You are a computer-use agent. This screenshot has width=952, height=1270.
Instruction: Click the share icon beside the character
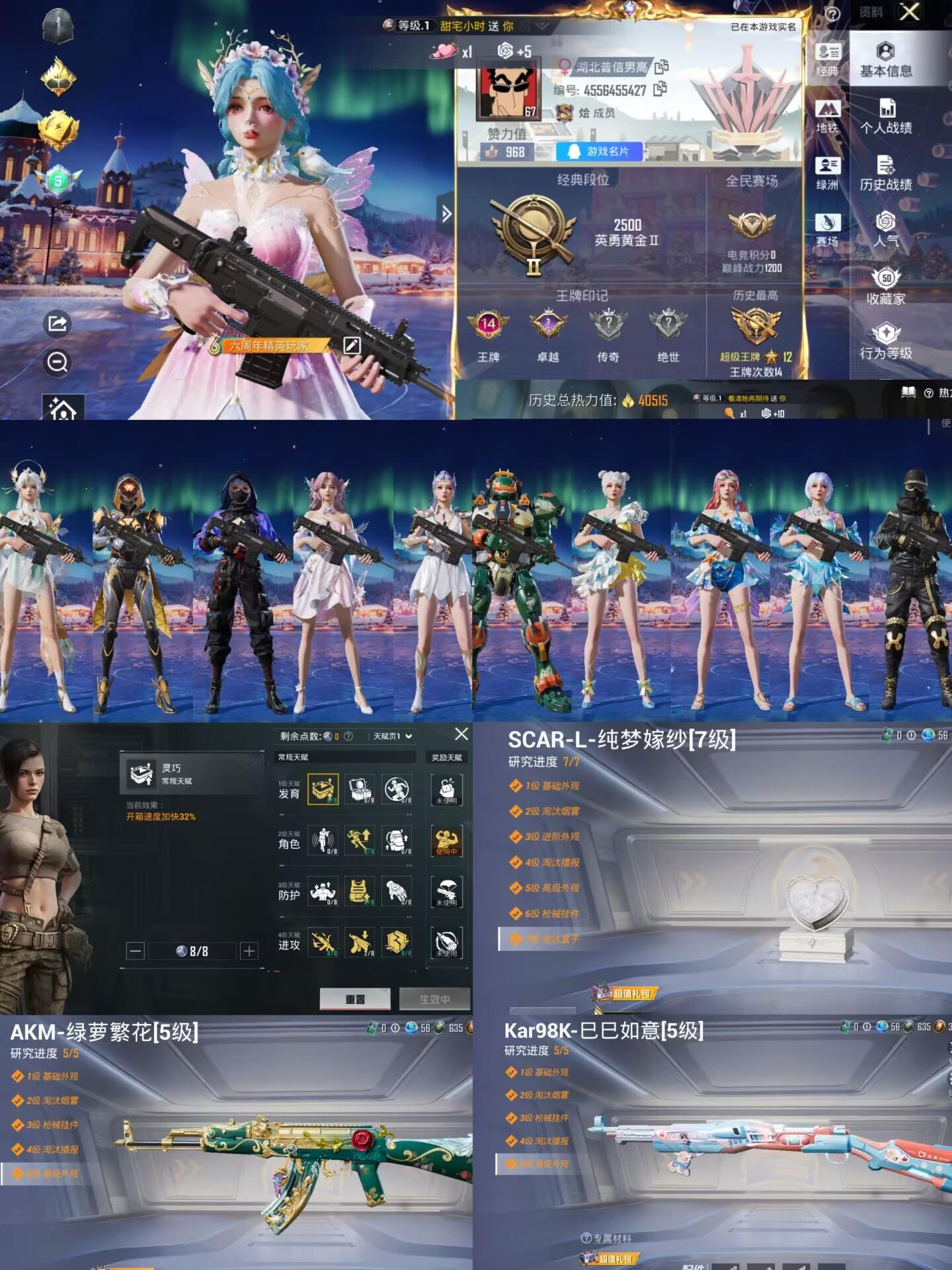(x=58, y=323)
